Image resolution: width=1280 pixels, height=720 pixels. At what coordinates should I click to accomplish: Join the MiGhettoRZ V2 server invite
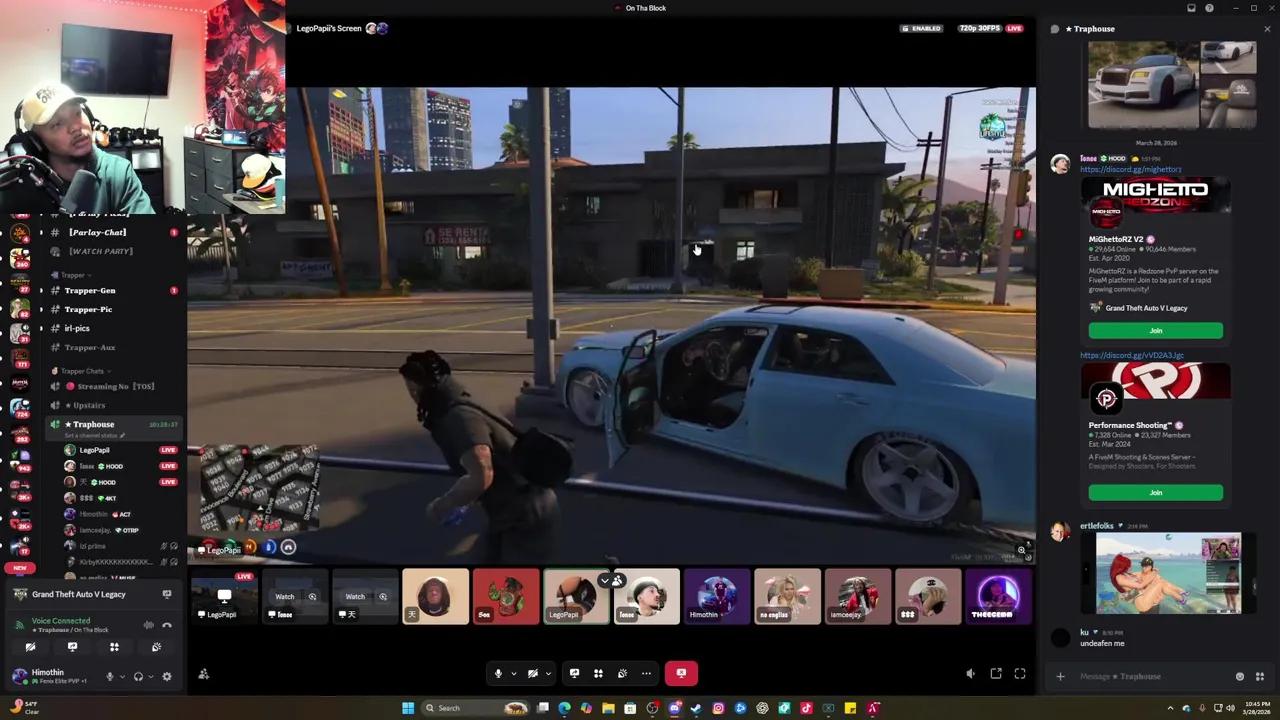point(1156,330)
